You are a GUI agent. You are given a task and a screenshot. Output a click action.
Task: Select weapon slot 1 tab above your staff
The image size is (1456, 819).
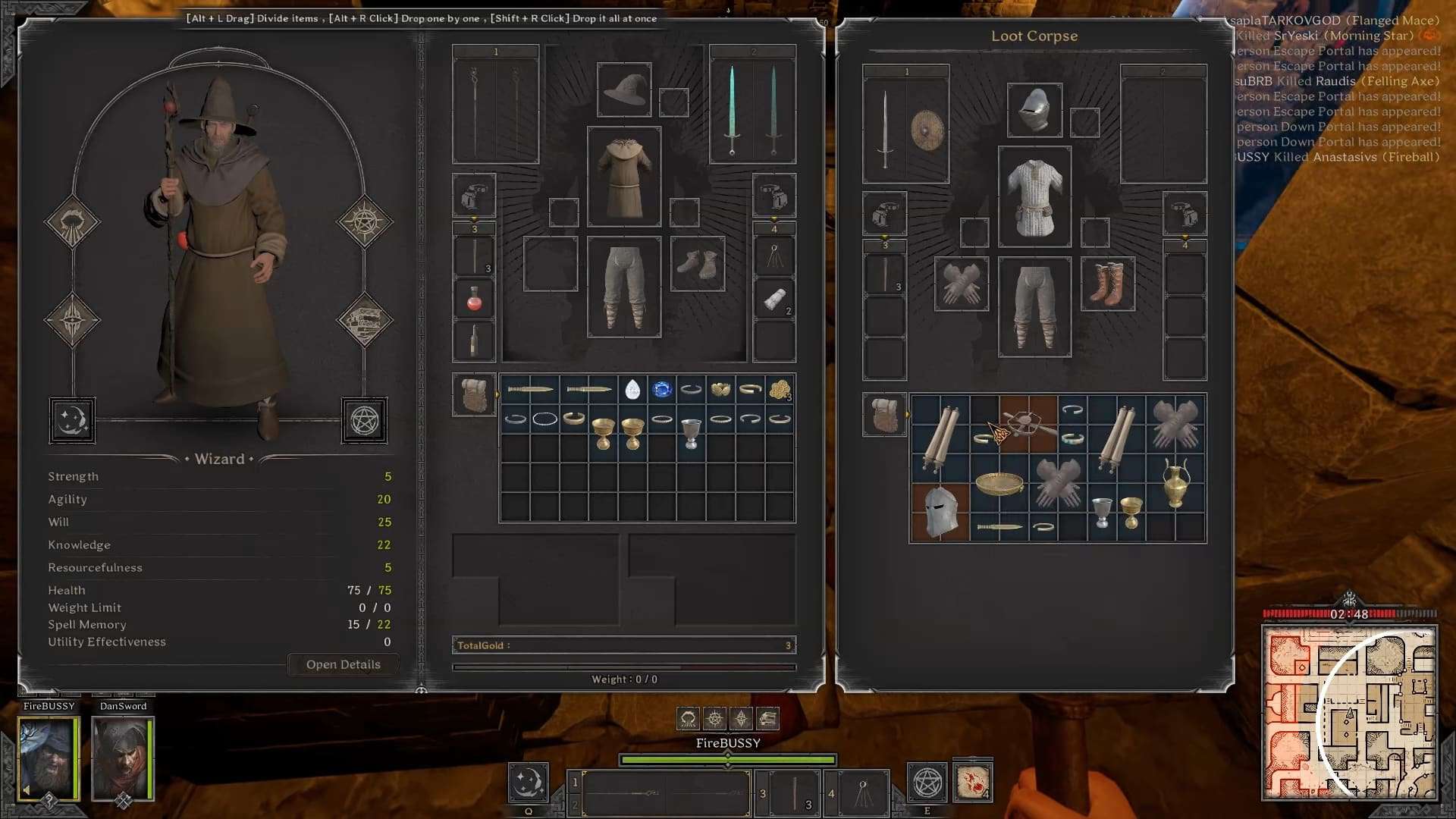(x=496, y=52)
